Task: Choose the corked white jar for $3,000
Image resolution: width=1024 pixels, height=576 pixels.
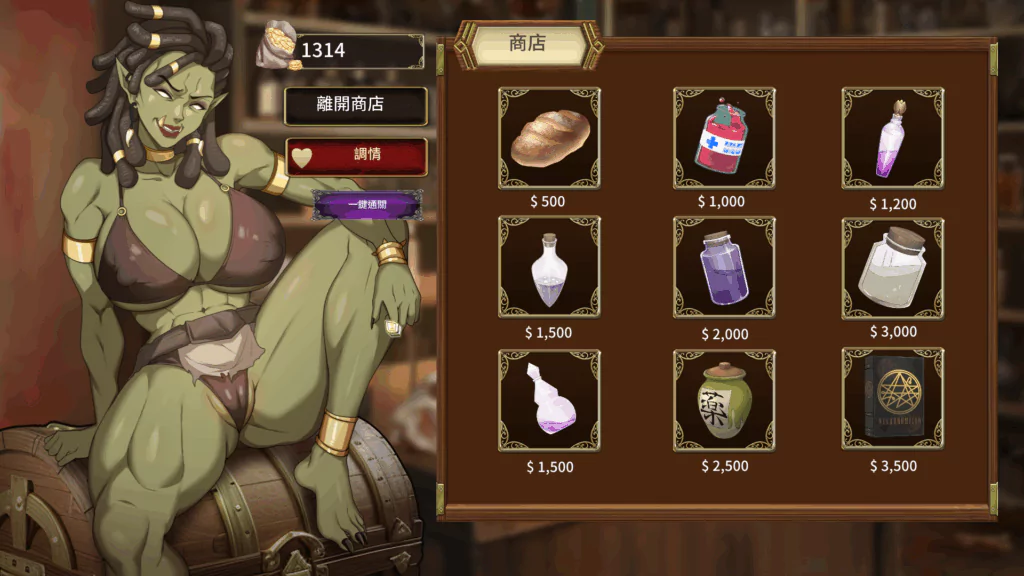Action: pyautogui.click(x=892, y=268)
